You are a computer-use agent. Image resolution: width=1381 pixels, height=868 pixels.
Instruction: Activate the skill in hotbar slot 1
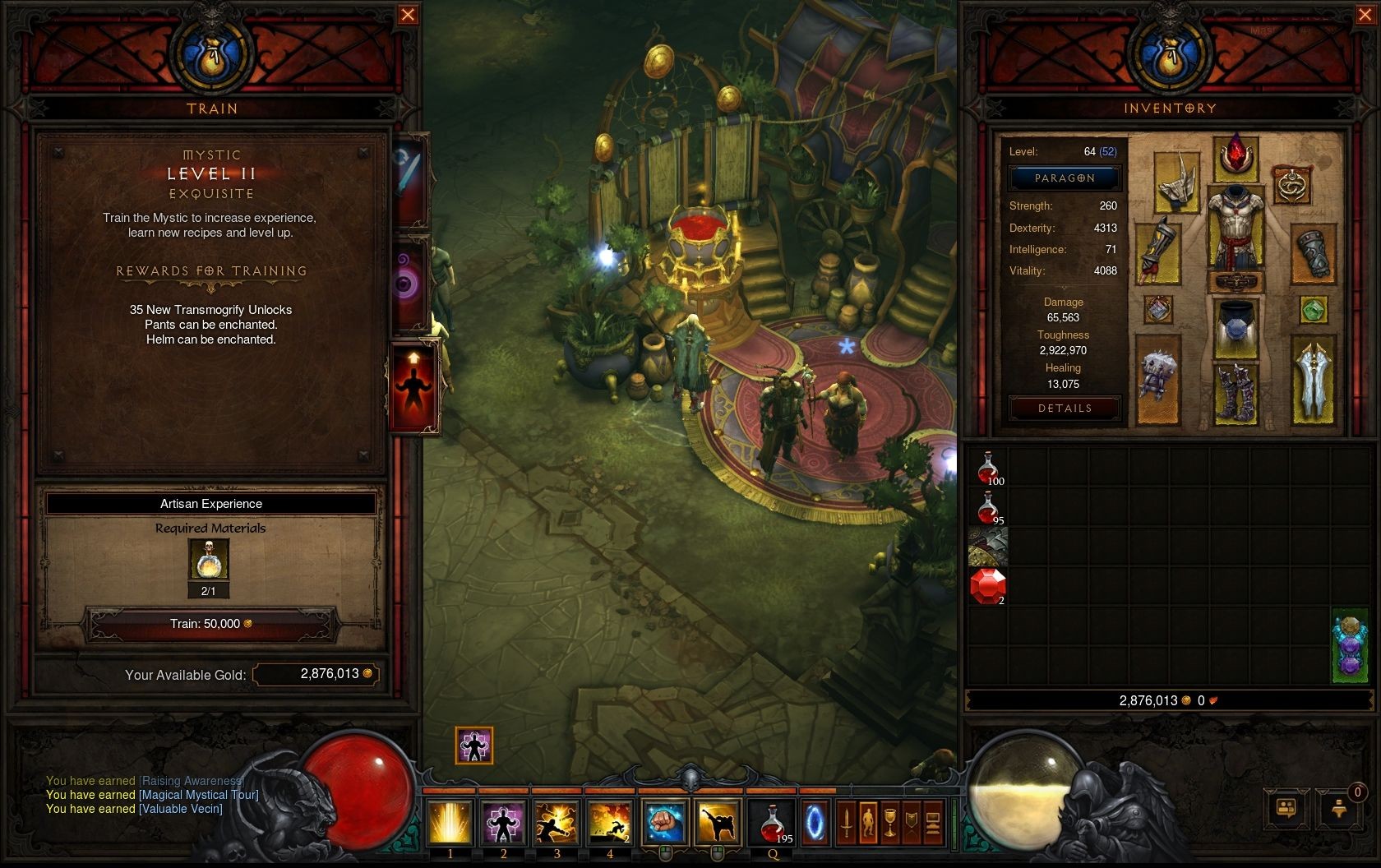point(450,823)
